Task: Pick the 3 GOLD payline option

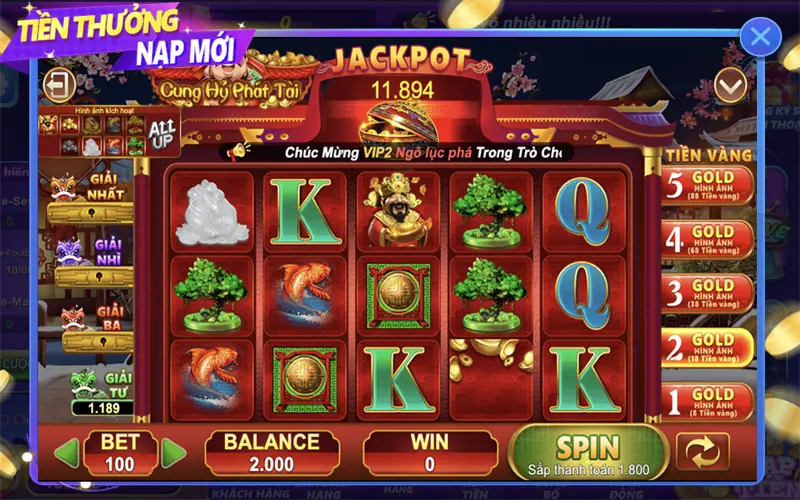Action: pos(707,294)
